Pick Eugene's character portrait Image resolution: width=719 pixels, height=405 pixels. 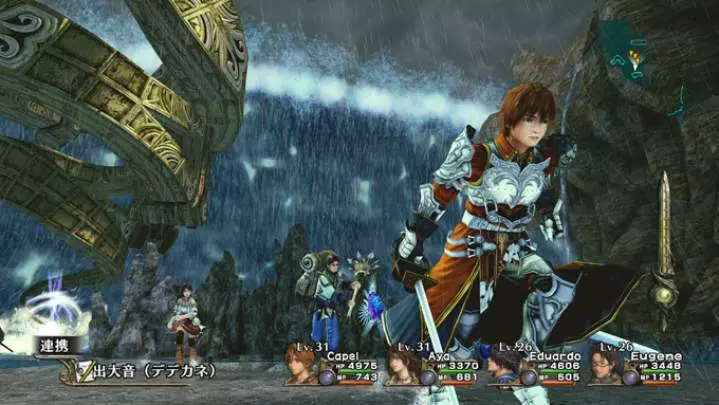(605, 367)
